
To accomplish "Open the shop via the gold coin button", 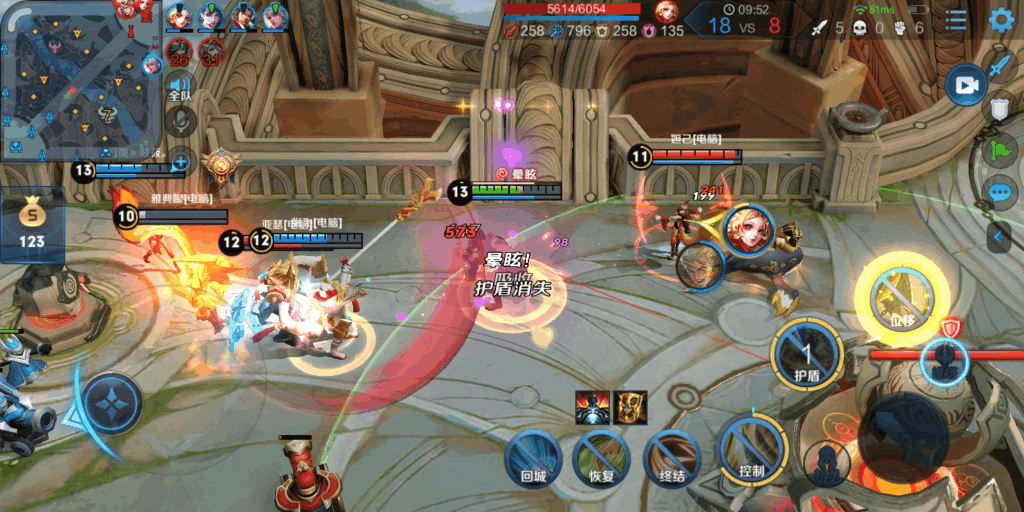I will tap(32, 223).
